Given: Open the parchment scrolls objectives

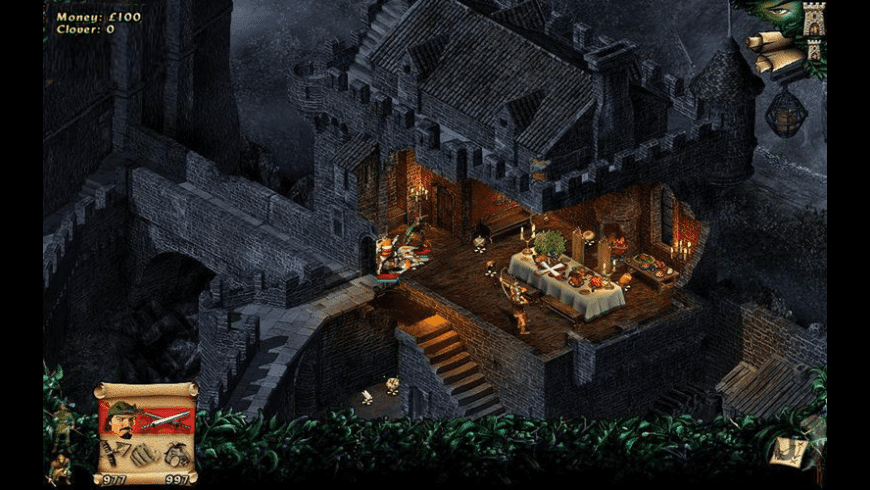Looking at the screenshot, I should coord(773,50).
